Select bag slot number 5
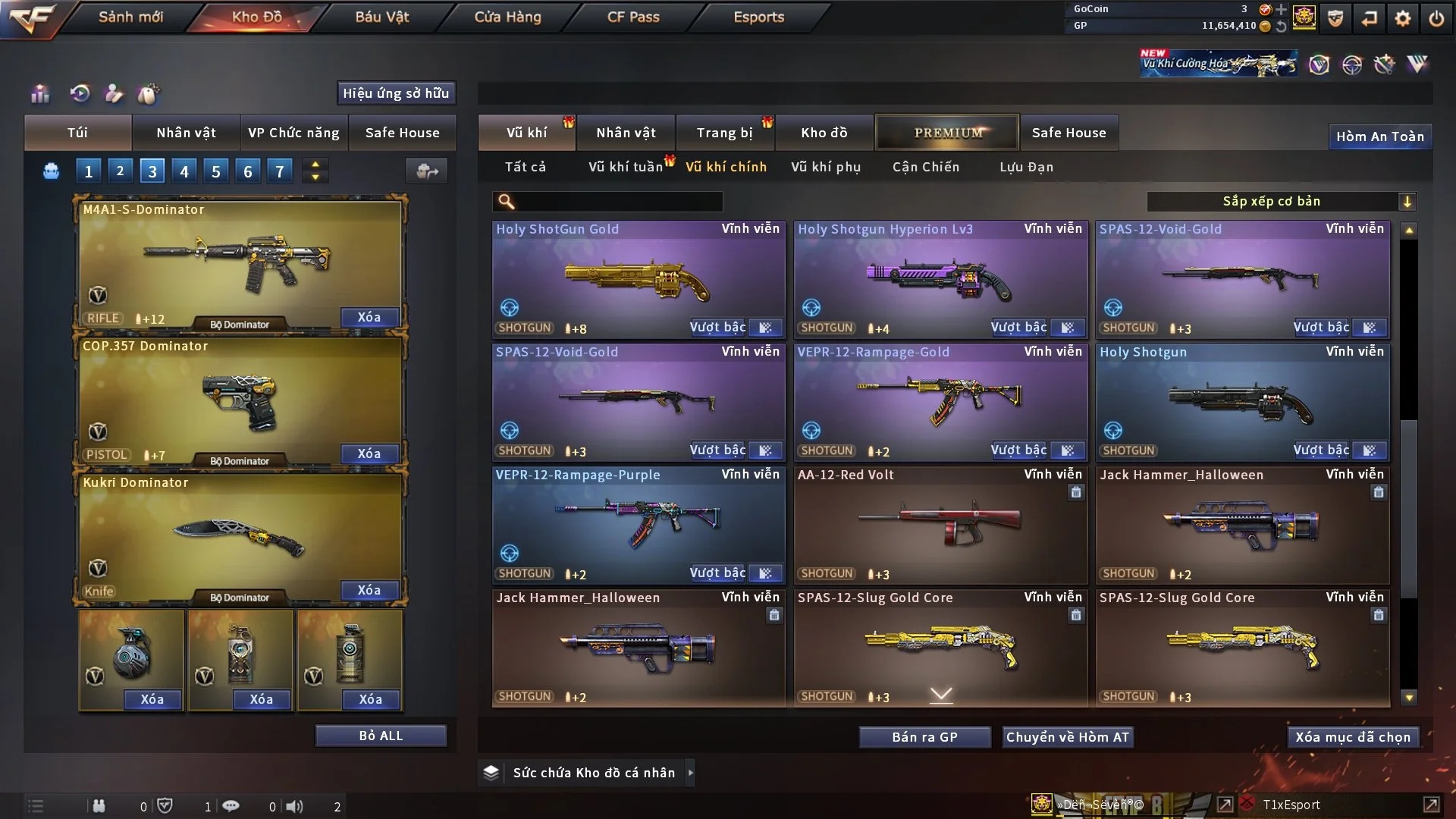The image size is (1456, 819). [x=216, y=171]
